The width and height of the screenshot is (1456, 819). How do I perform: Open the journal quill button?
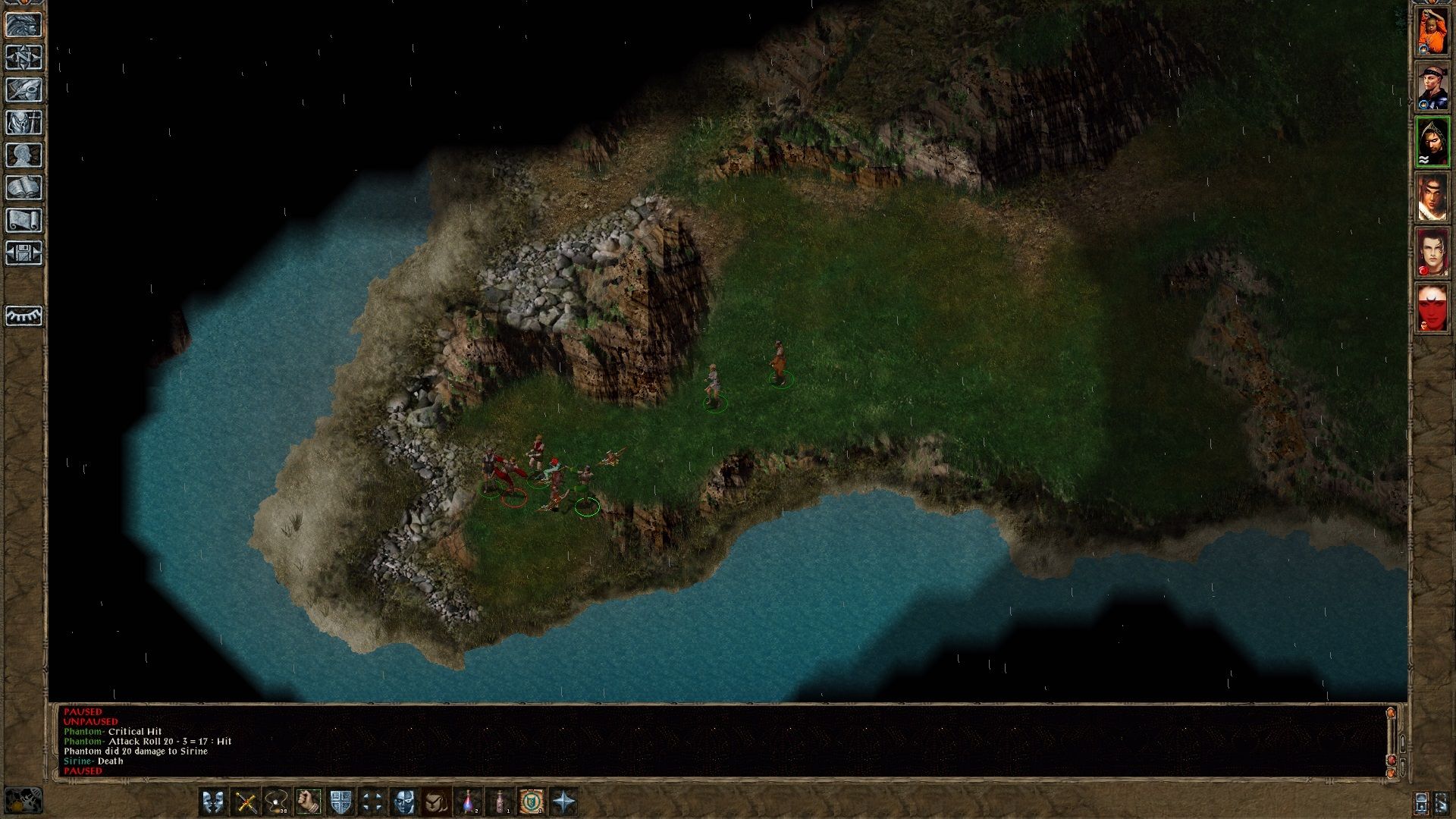pyautogui.click(x=24, y=90)
